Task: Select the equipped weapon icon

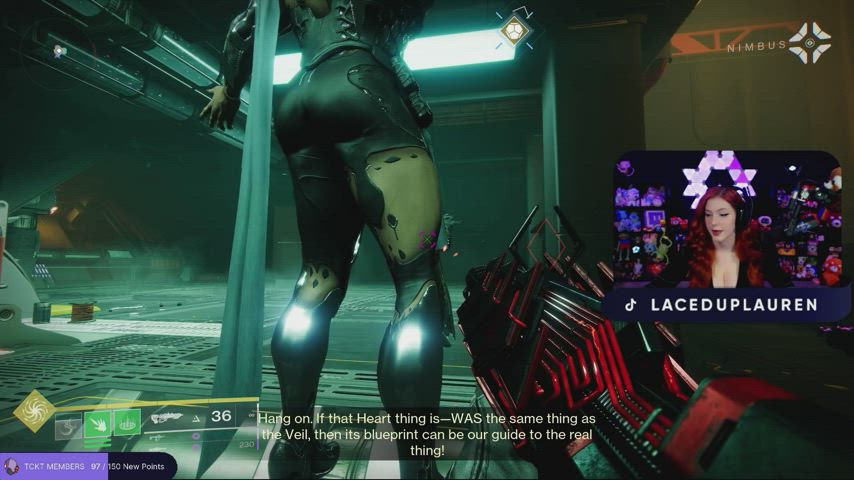Action: (x=166, y=418)
